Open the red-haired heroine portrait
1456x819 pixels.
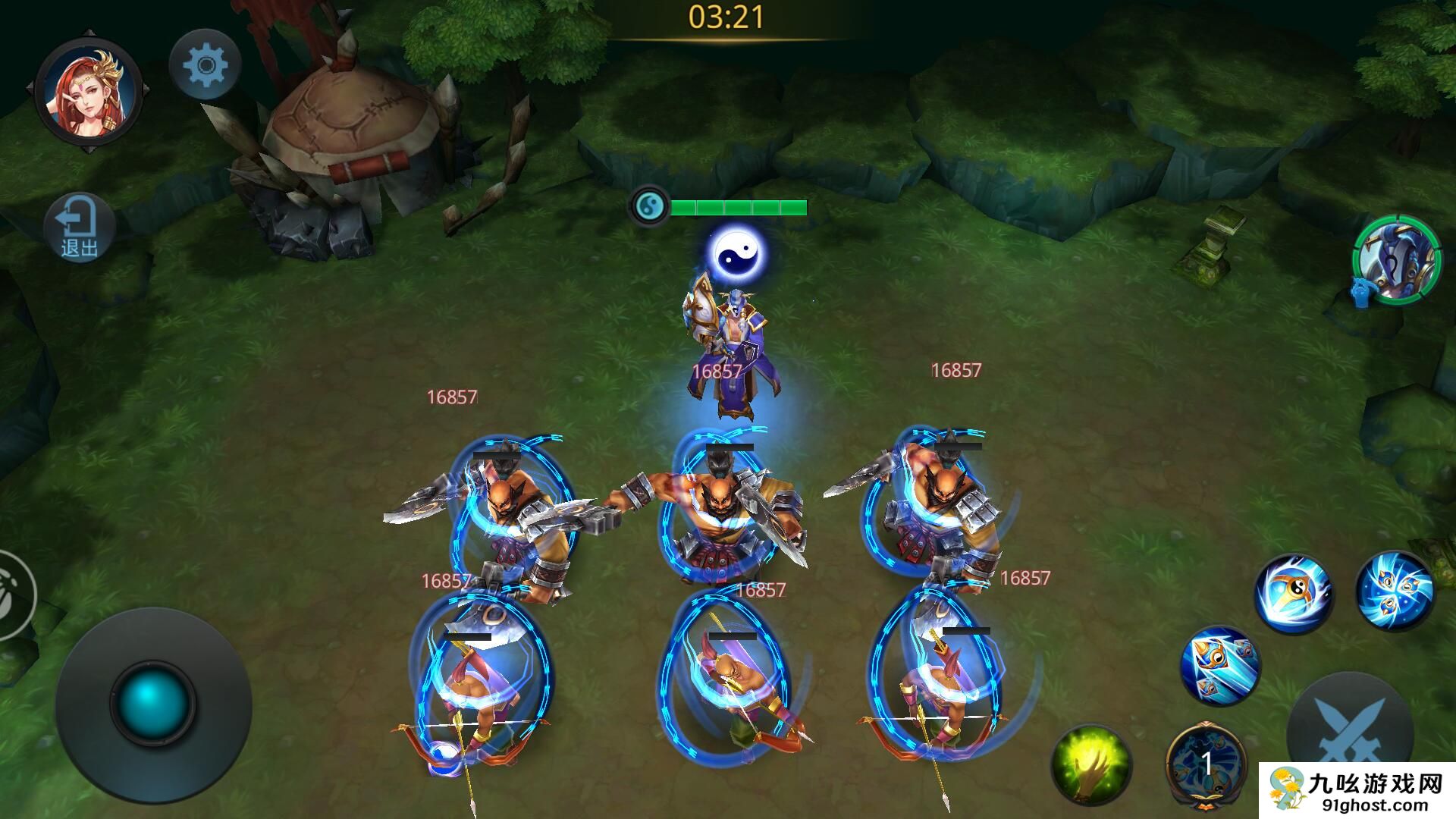pos(89,93)
